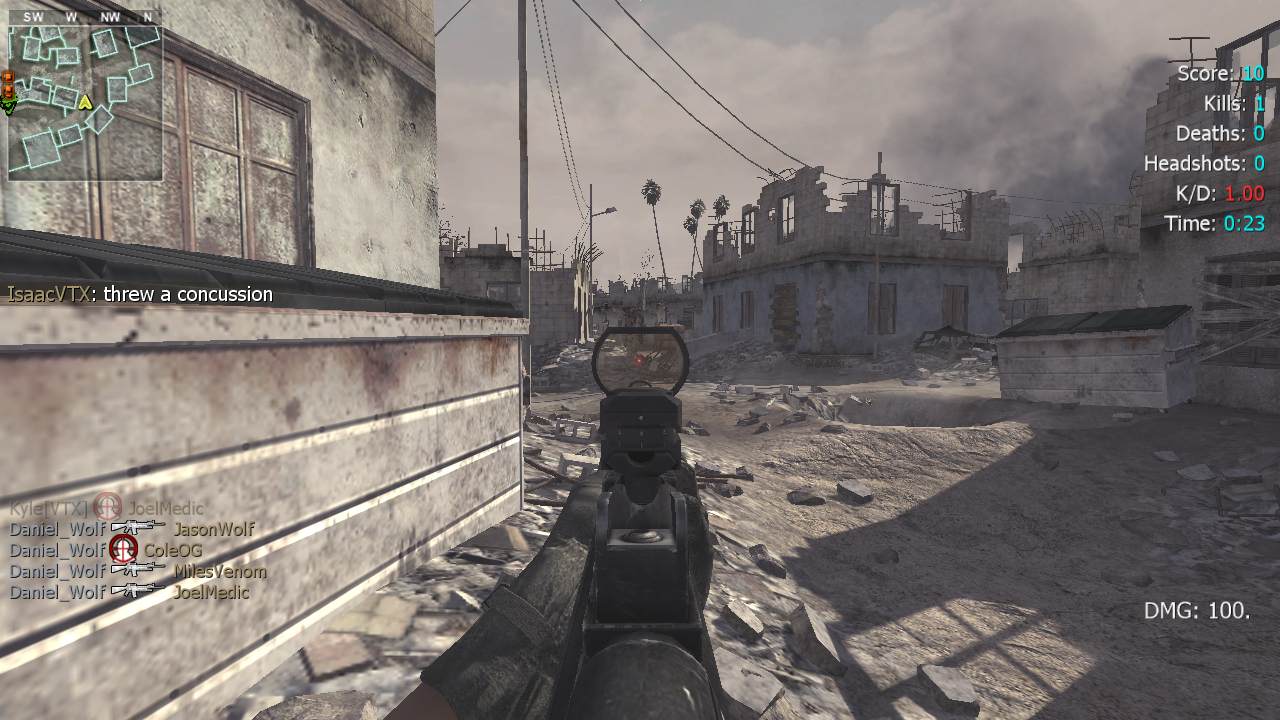Click the compass strip above the minimap

click(85, 17)
